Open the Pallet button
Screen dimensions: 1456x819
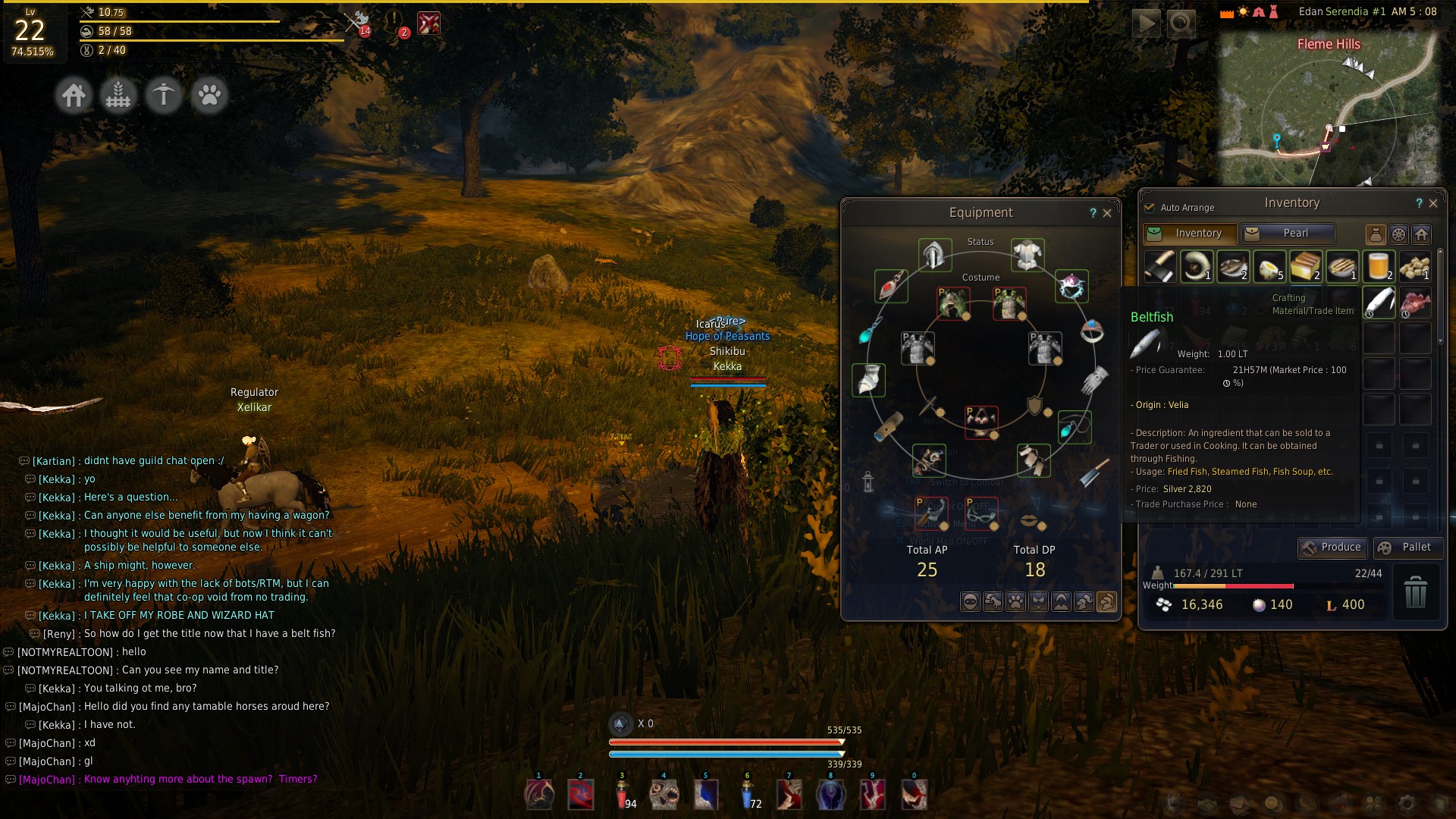tap(1407, 548)
